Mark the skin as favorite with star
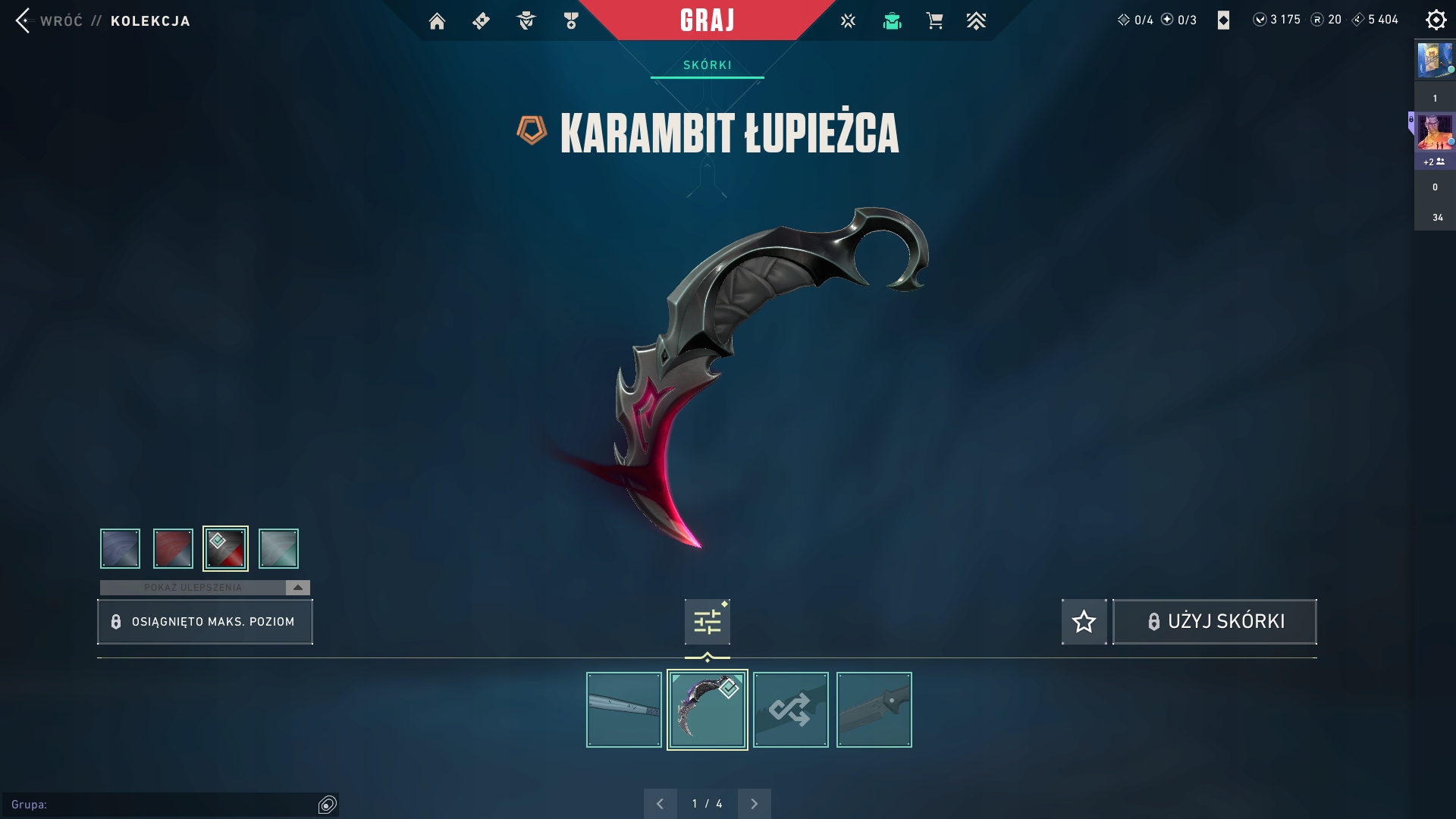The image size is (1456, 819). click(x=1084, y=622)
